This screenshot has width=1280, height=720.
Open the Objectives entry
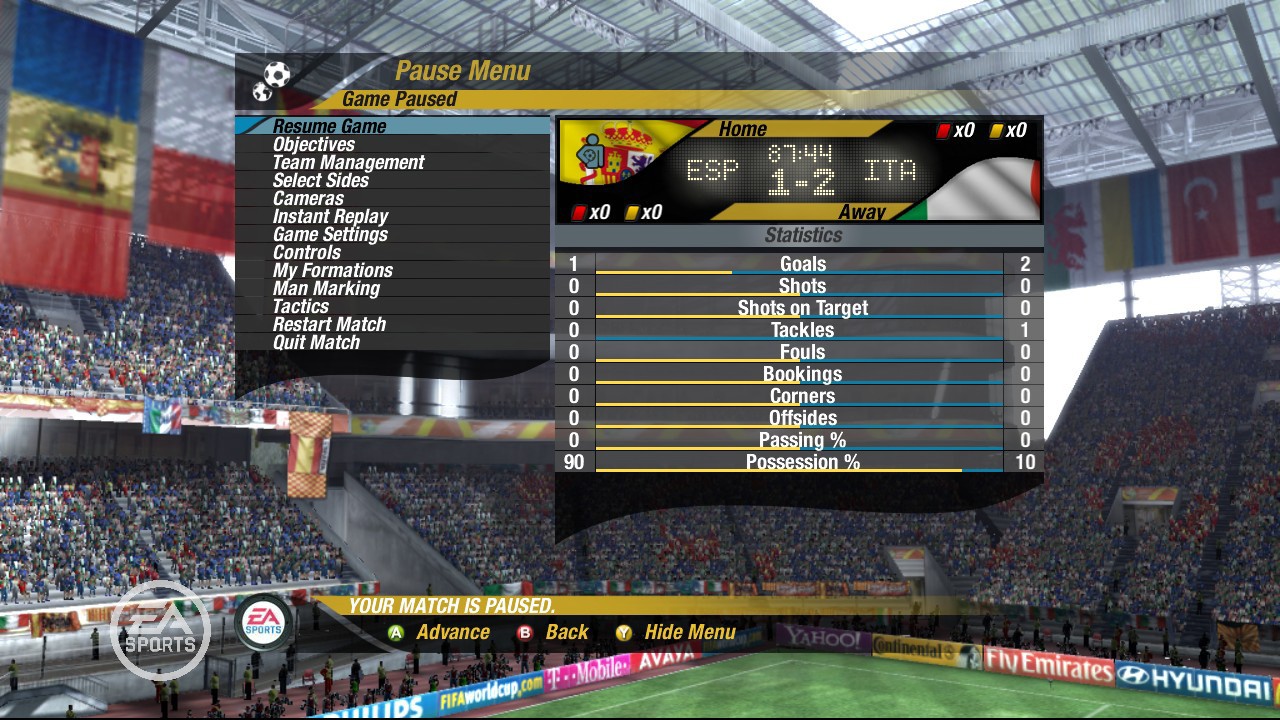point(313,145)
